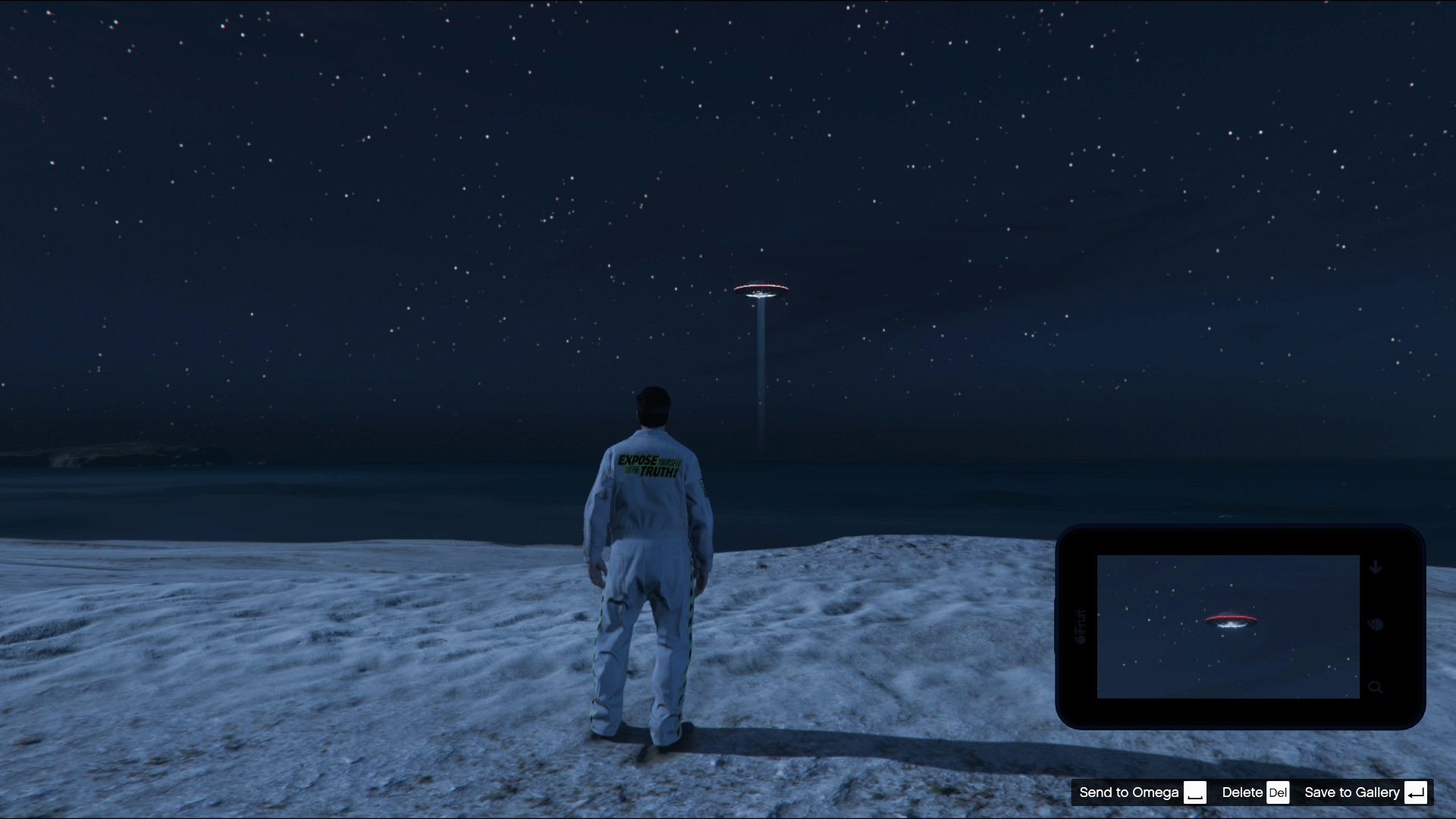Click the small fruit emblem above the iFruit text

pyautogui.click(x=1081, y=640)
